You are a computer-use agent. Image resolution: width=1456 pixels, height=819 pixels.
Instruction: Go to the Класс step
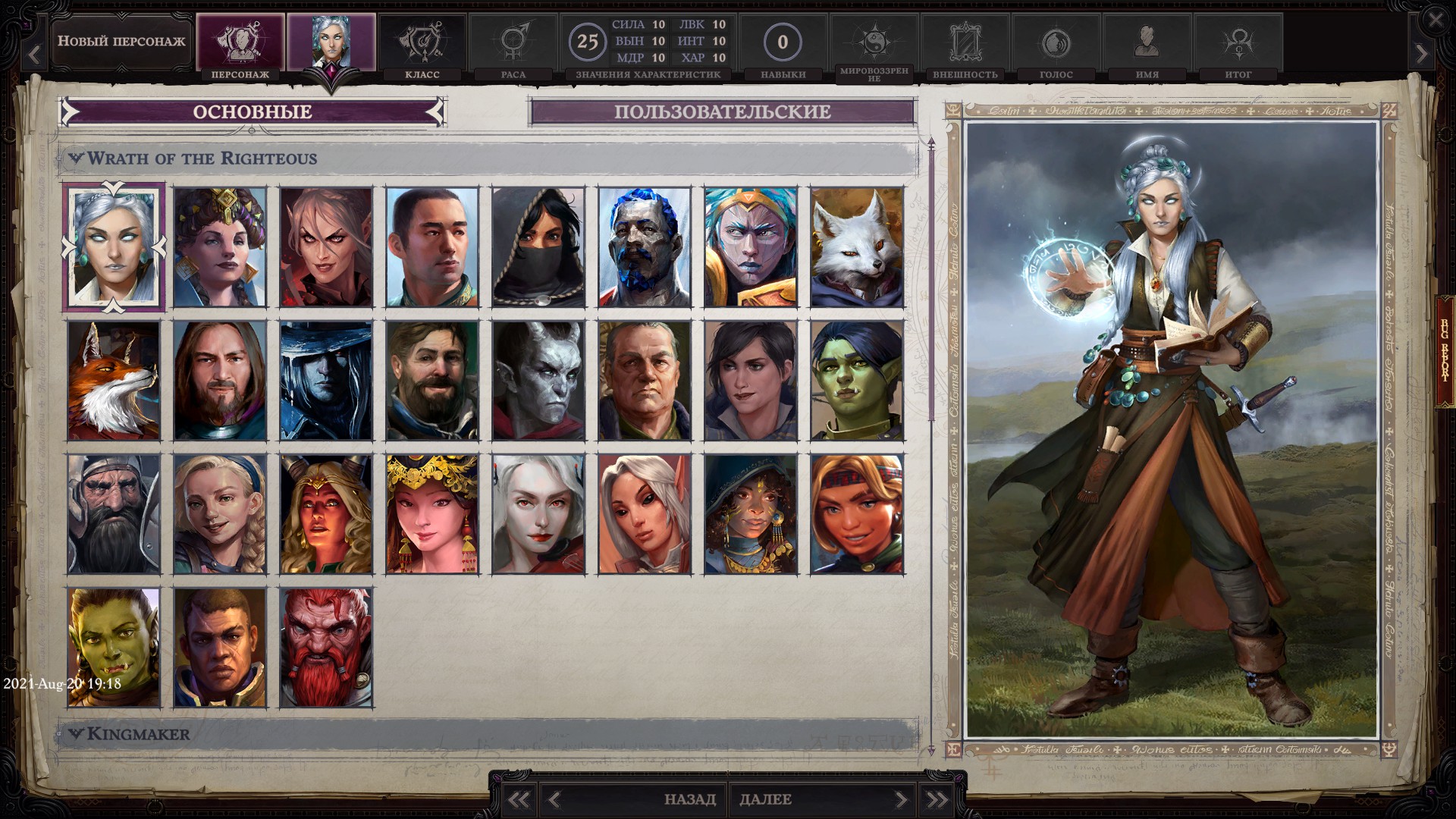[422, 45]
